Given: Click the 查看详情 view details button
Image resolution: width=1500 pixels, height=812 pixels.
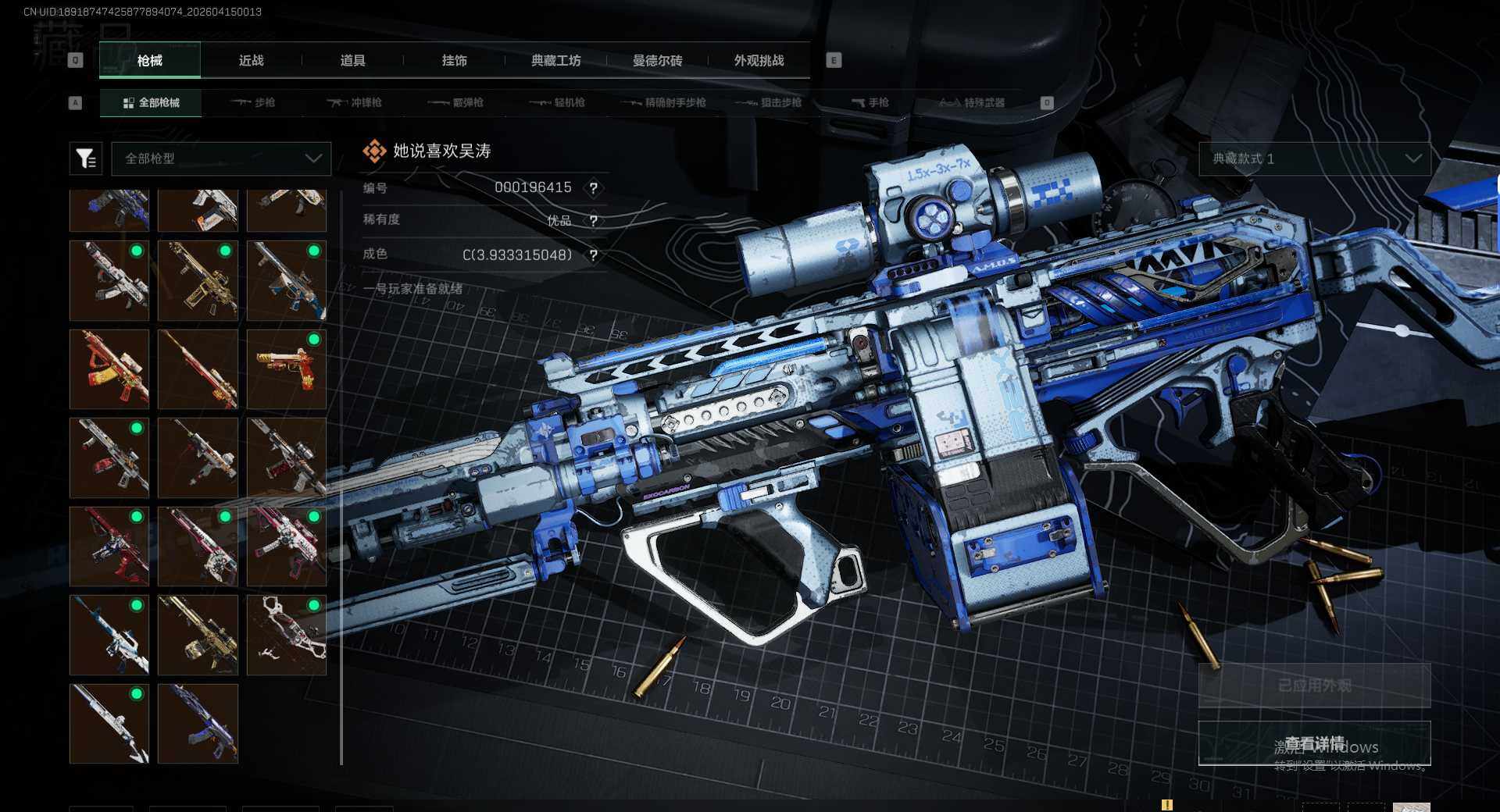Looking at the screenshot, I should click(1314, 743).
